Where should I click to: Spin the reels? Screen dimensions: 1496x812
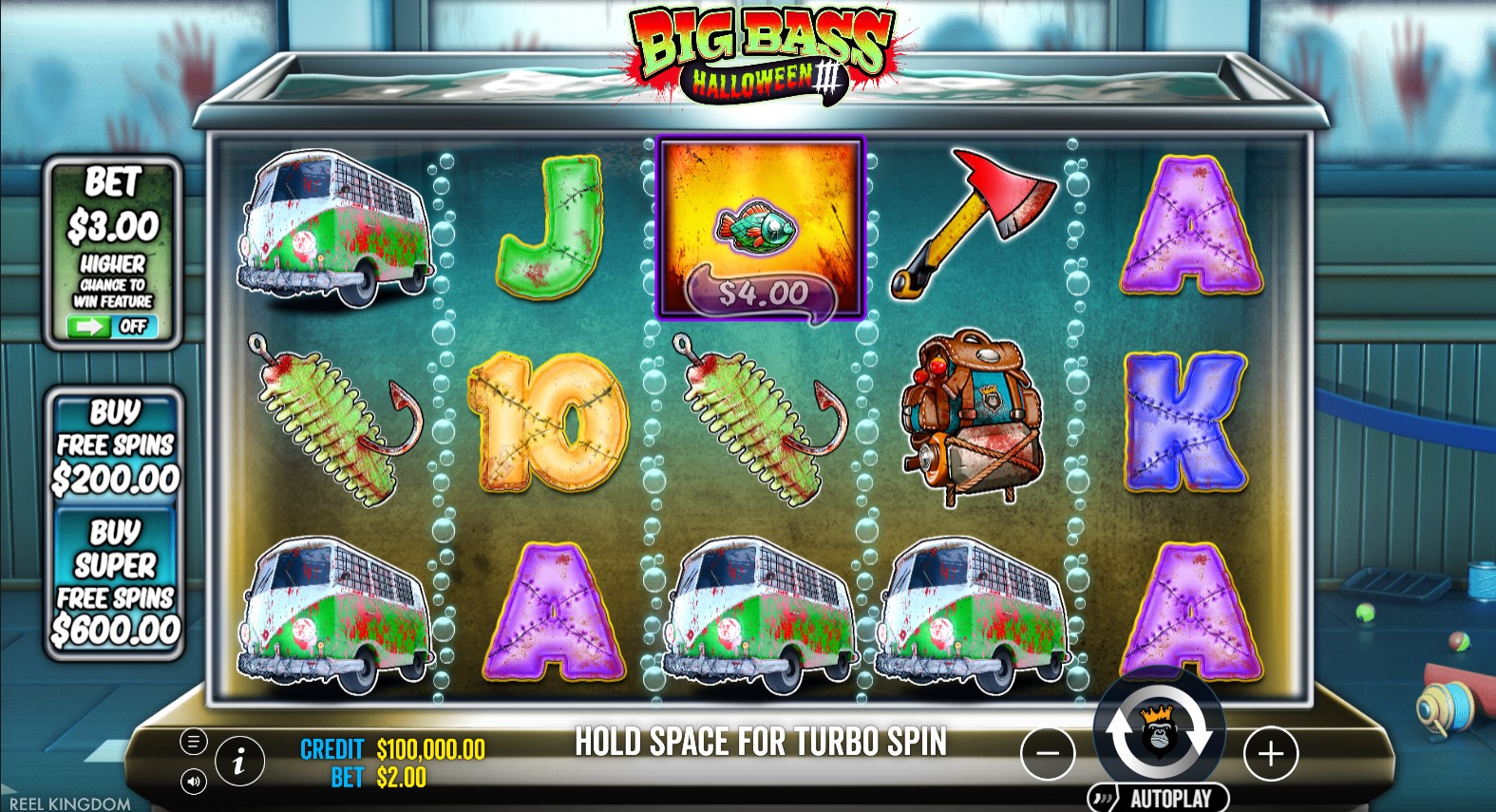click(1159, 732)
